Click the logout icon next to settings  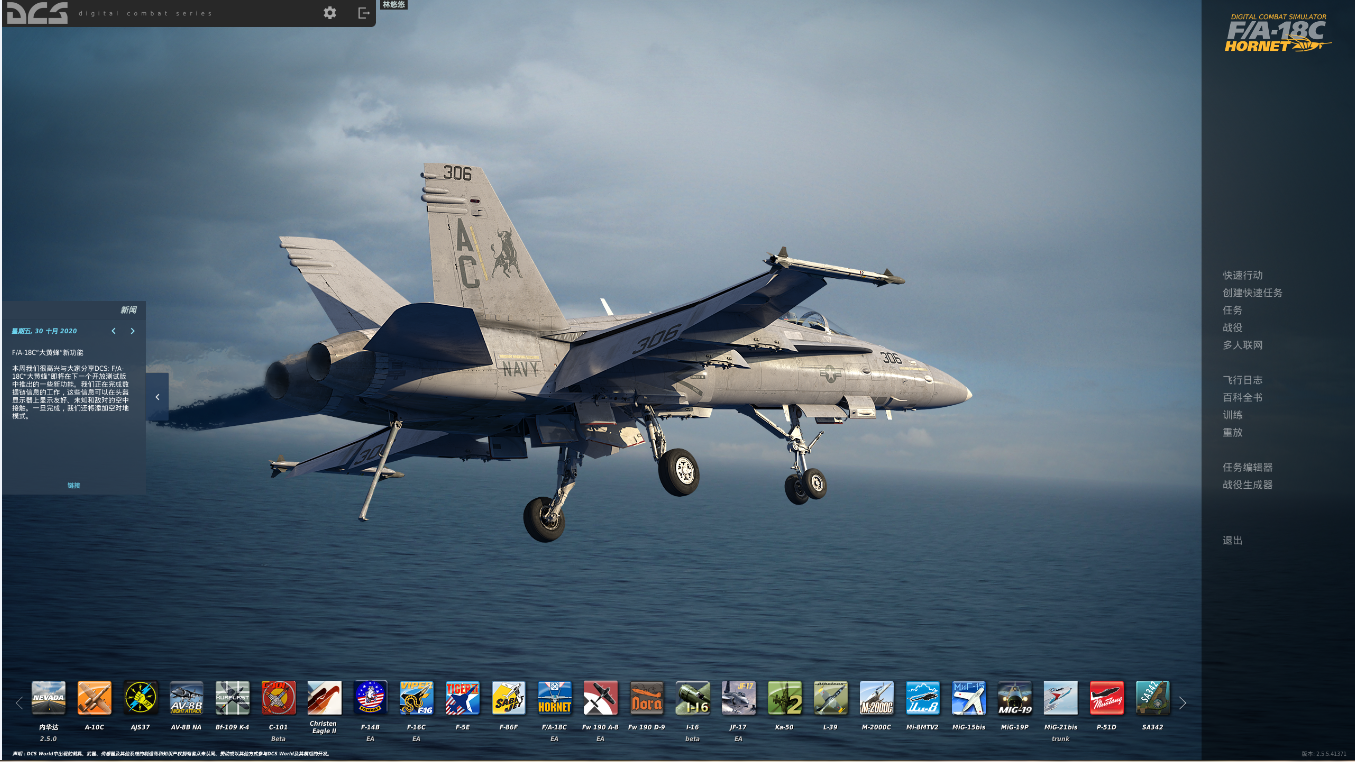[362, 14]
